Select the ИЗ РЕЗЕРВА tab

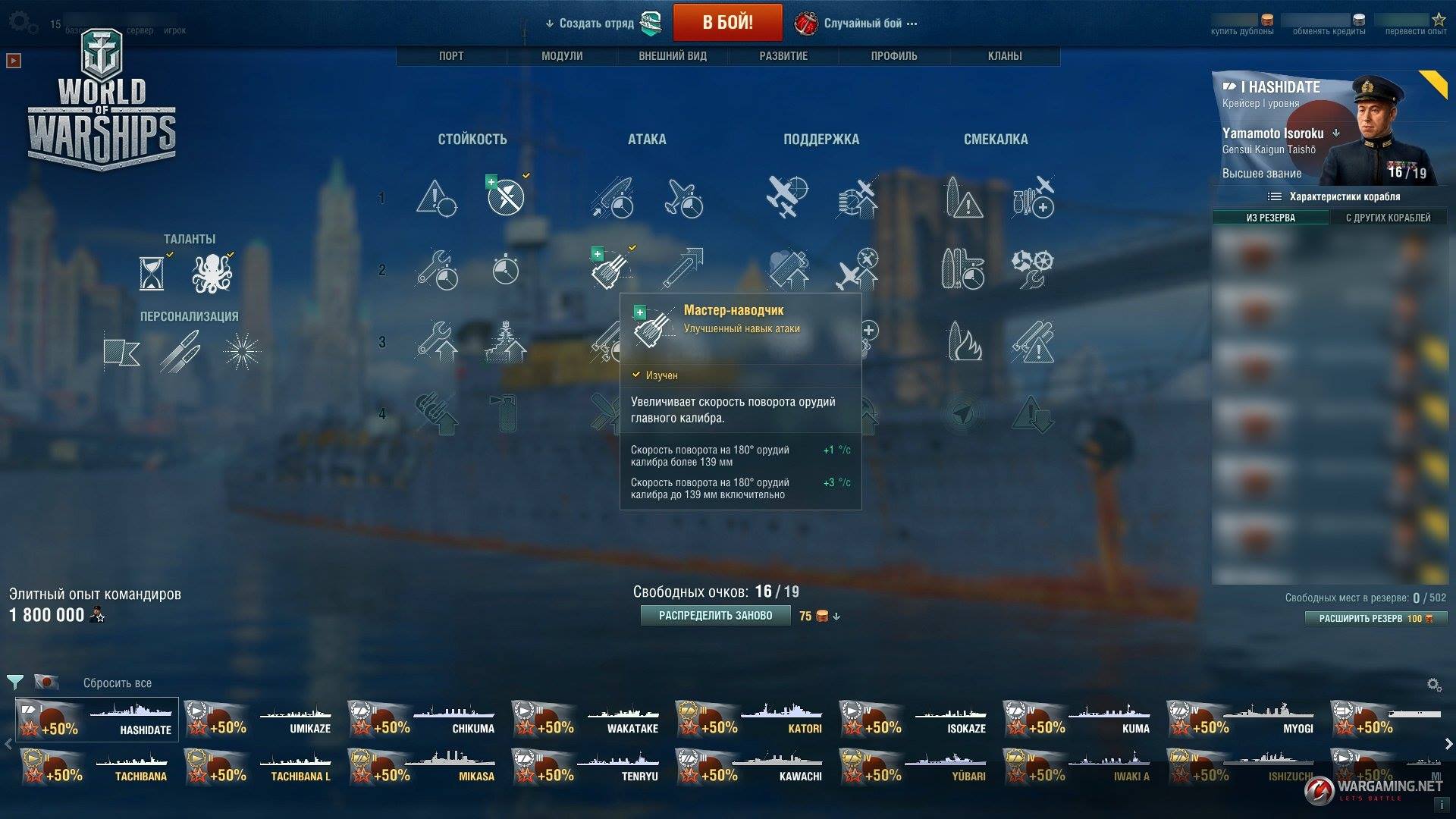[x=1270, y=218]
